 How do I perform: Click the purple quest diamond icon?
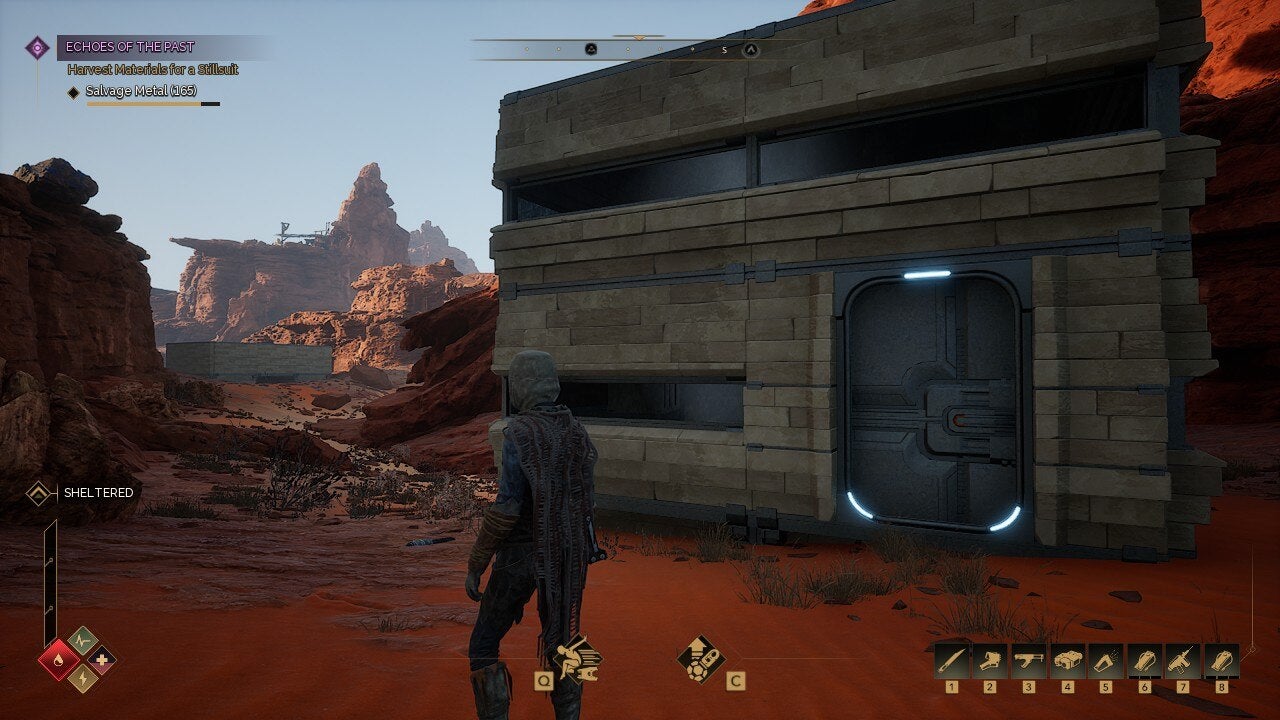[37, 47]
